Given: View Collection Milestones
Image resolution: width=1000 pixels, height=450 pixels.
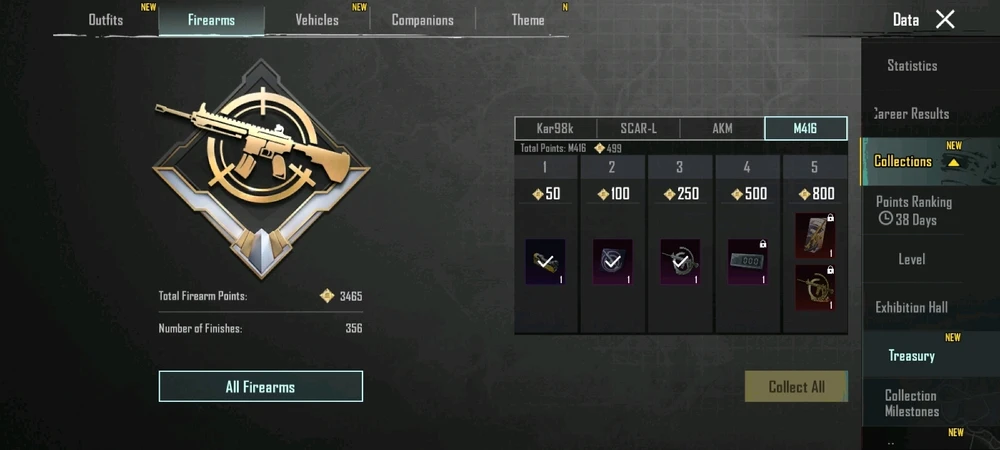Looking at the screenshot, I should [912, 403].
